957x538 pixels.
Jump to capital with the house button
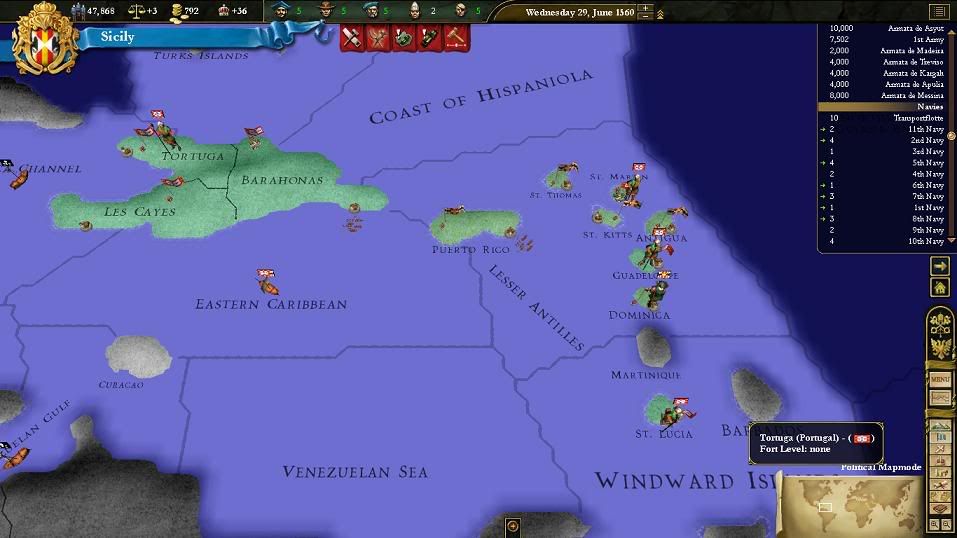point(940,287)
